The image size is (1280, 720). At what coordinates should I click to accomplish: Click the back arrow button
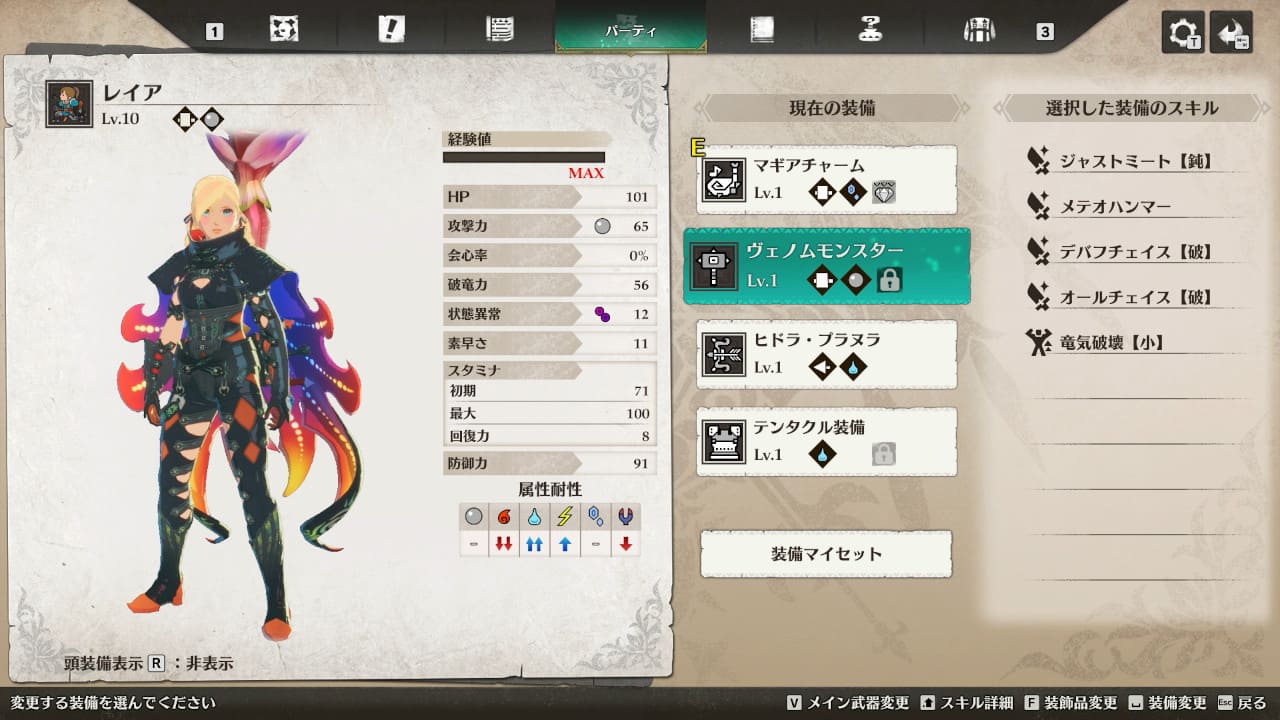(1230, 33)
